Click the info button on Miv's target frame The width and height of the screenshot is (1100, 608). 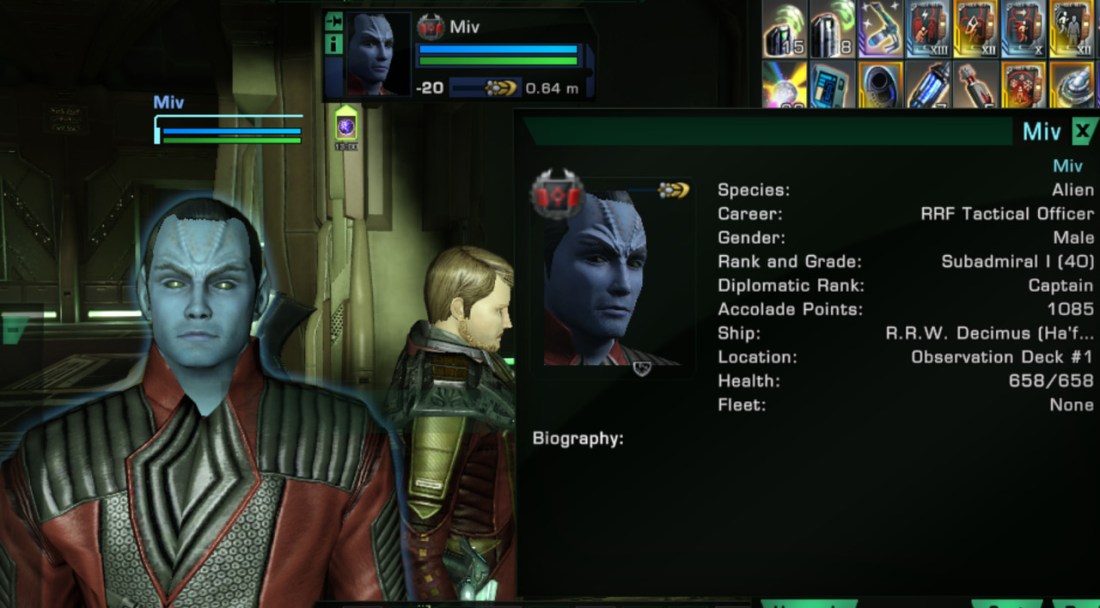[x=334, y=44]
